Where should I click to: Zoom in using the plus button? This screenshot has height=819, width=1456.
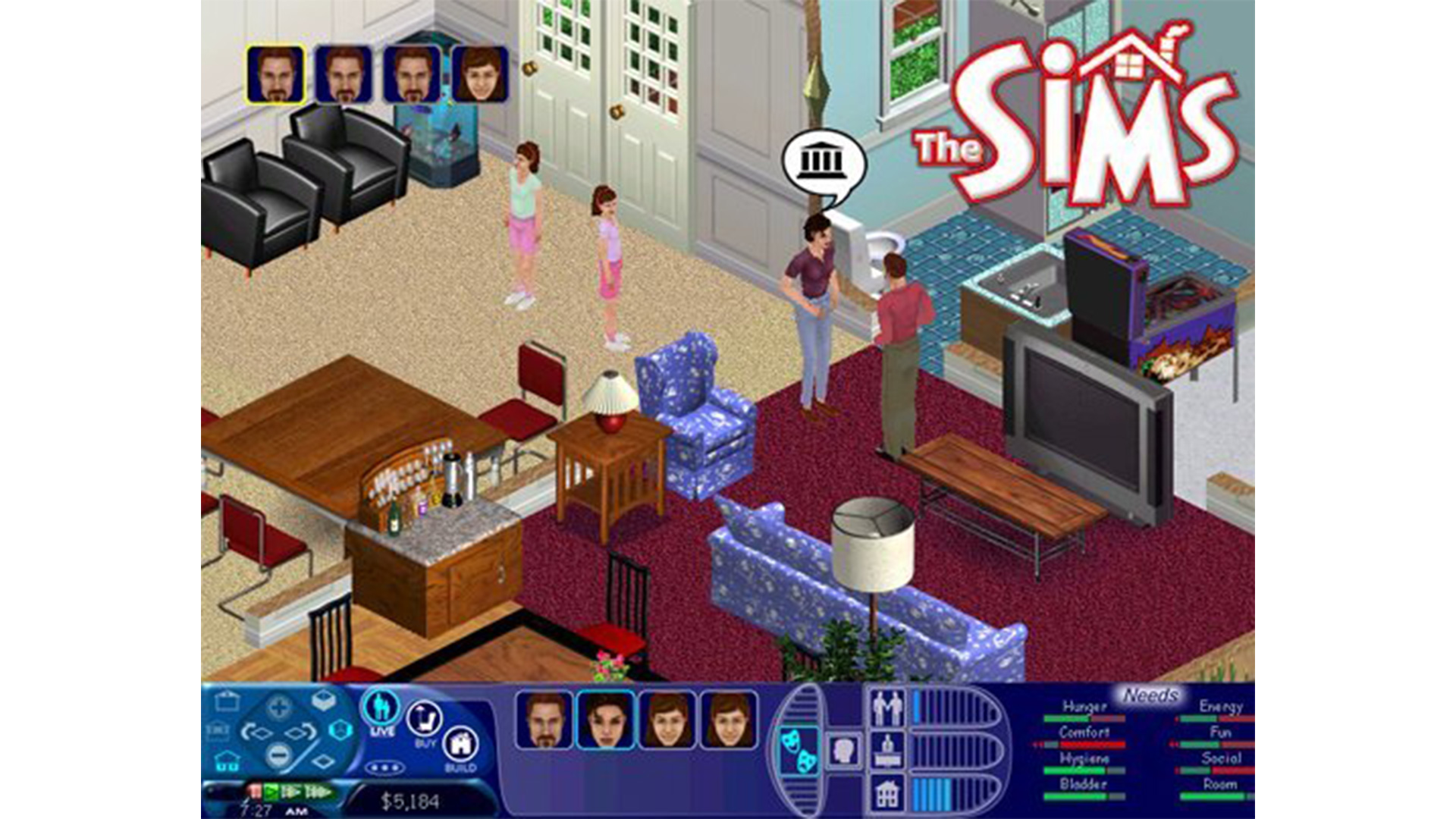click(x=278, y=707)
